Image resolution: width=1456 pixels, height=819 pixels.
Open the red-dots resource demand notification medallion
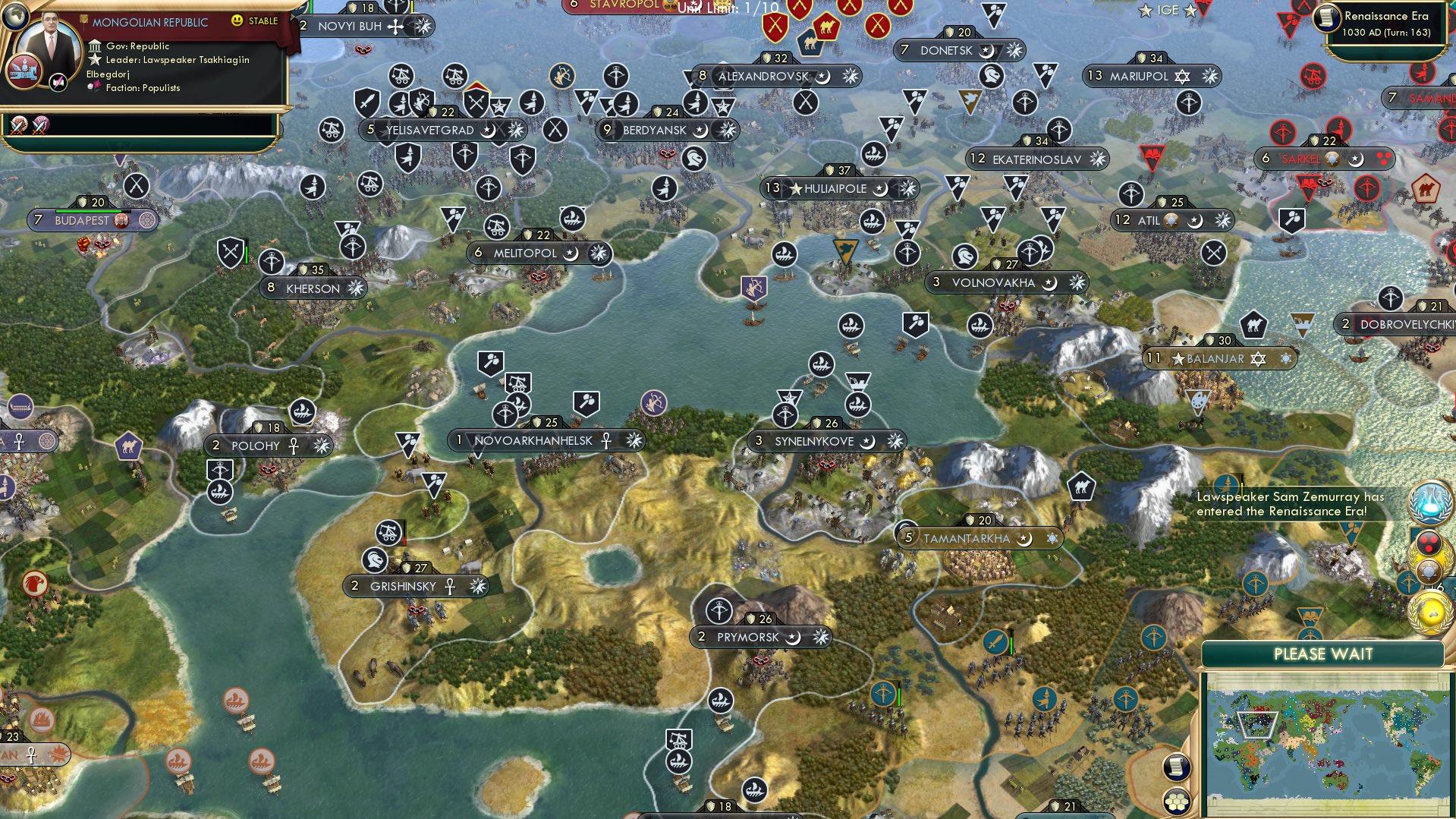[x=1427, y=541]
